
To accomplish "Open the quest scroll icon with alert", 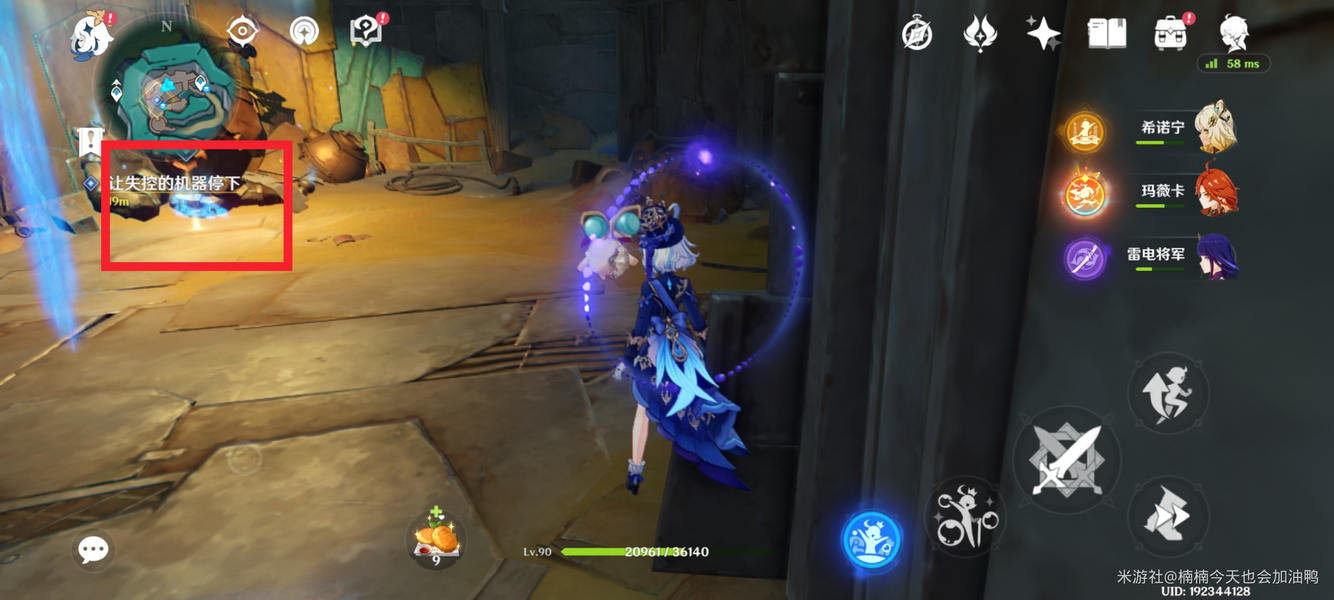I will tap(367, 31).
